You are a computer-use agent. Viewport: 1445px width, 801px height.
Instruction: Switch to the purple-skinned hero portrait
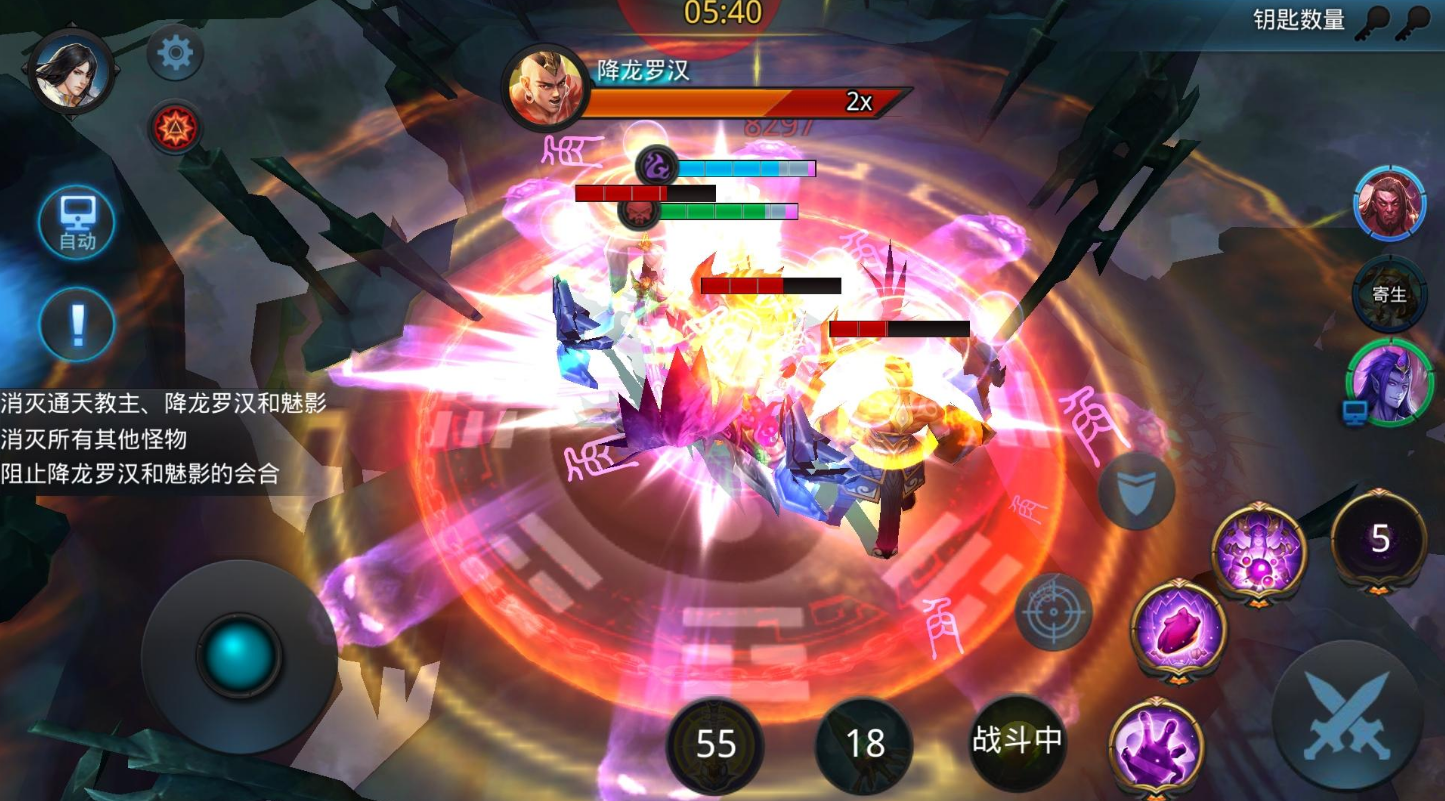(1389, 382)
